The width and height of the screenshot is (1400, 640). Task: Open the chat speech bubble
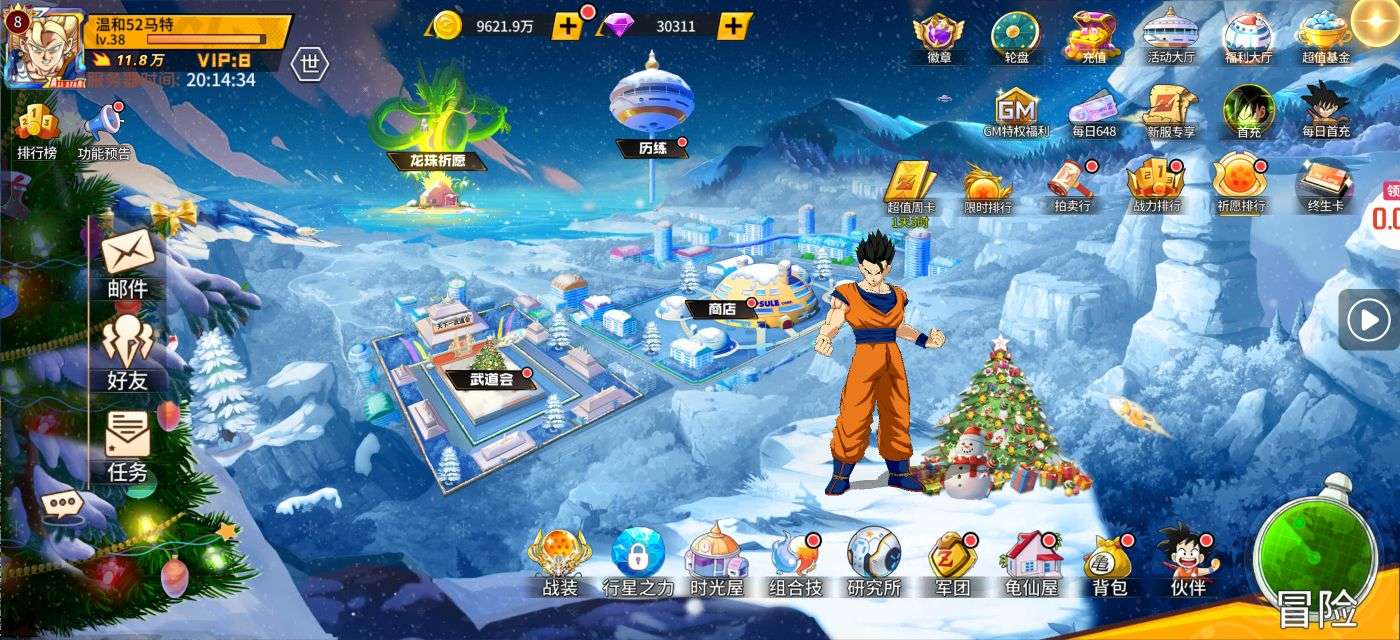61,504
